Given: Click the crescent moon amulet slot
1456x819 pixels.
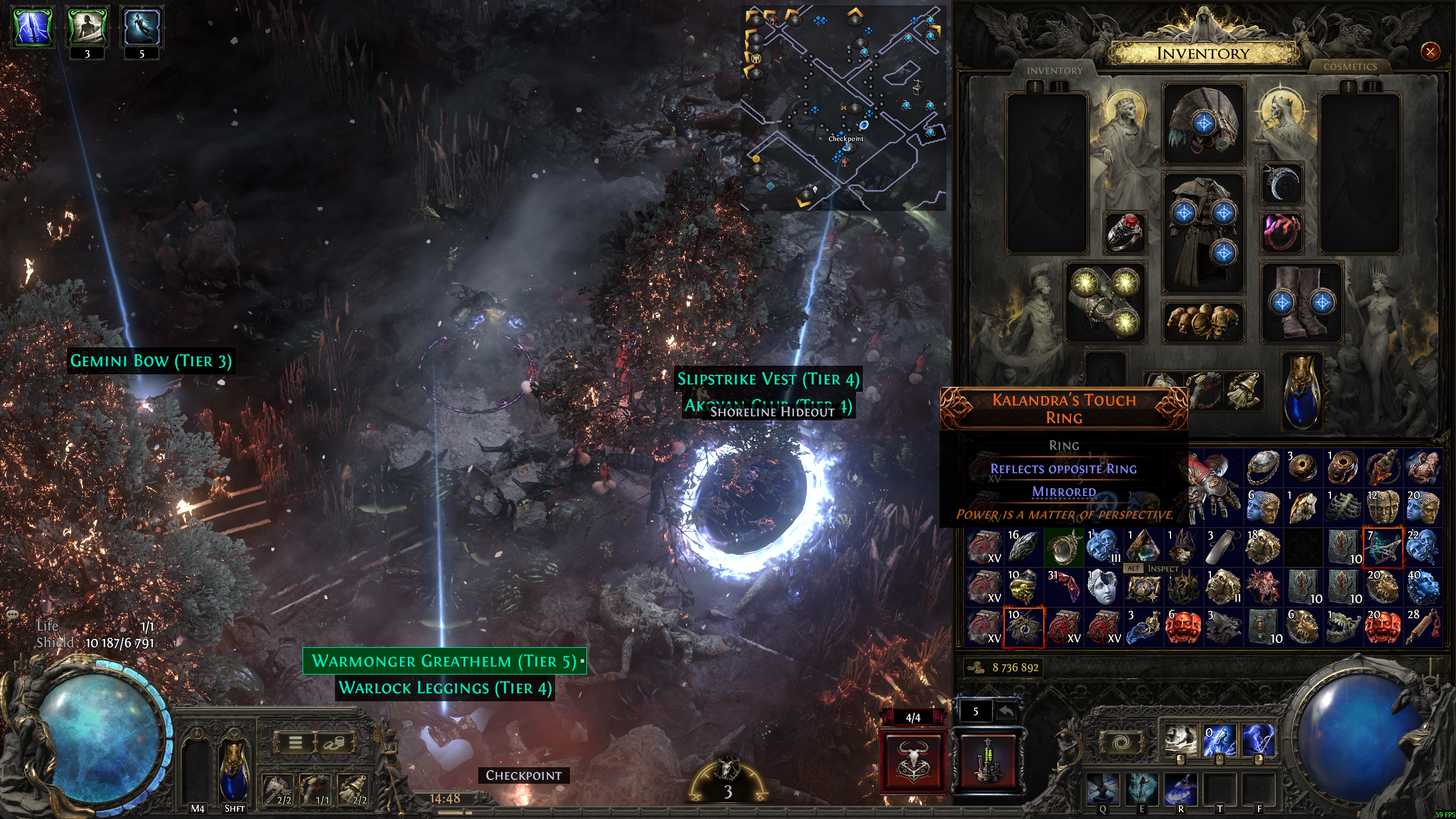Looking at the screenshot, I should (1281, 183).
